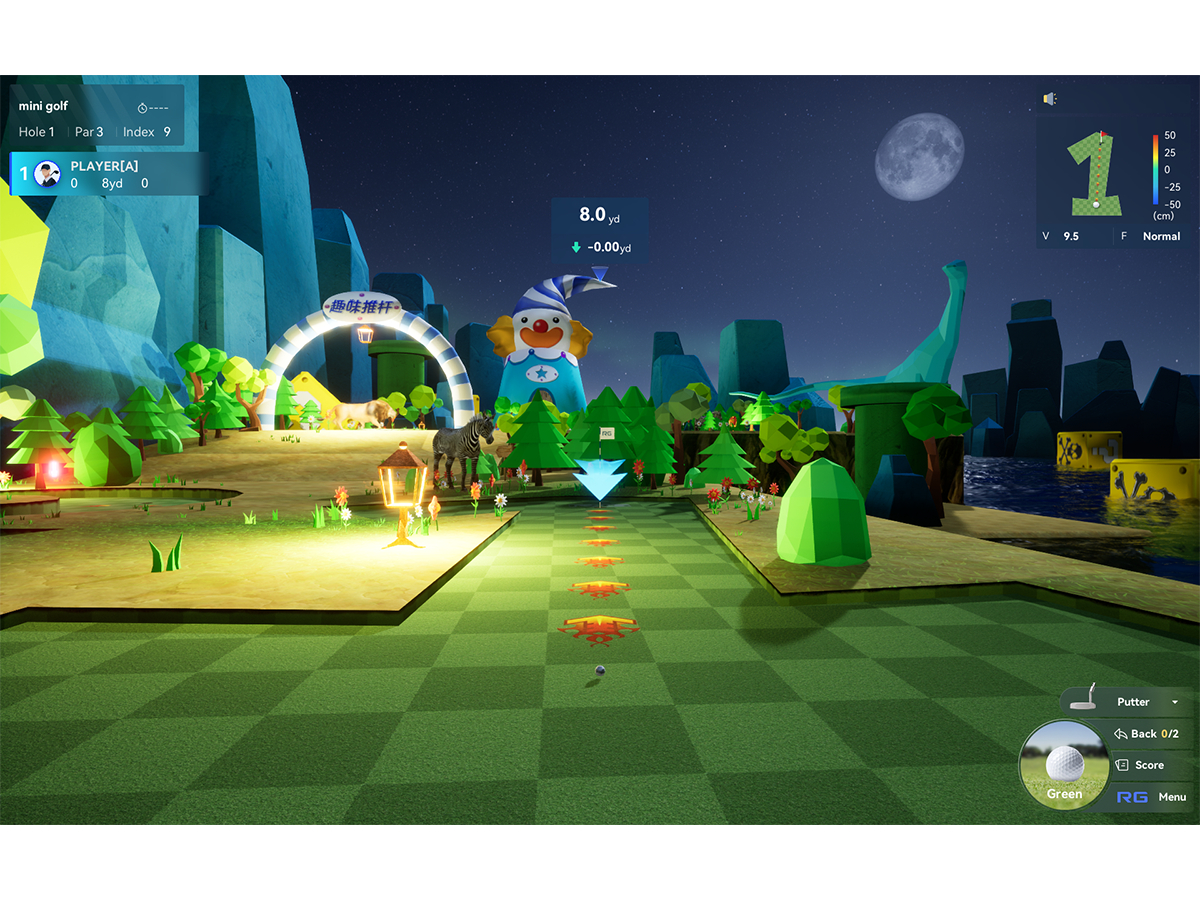Select the PLAYER[A] scoreboard row

point(108,174)
